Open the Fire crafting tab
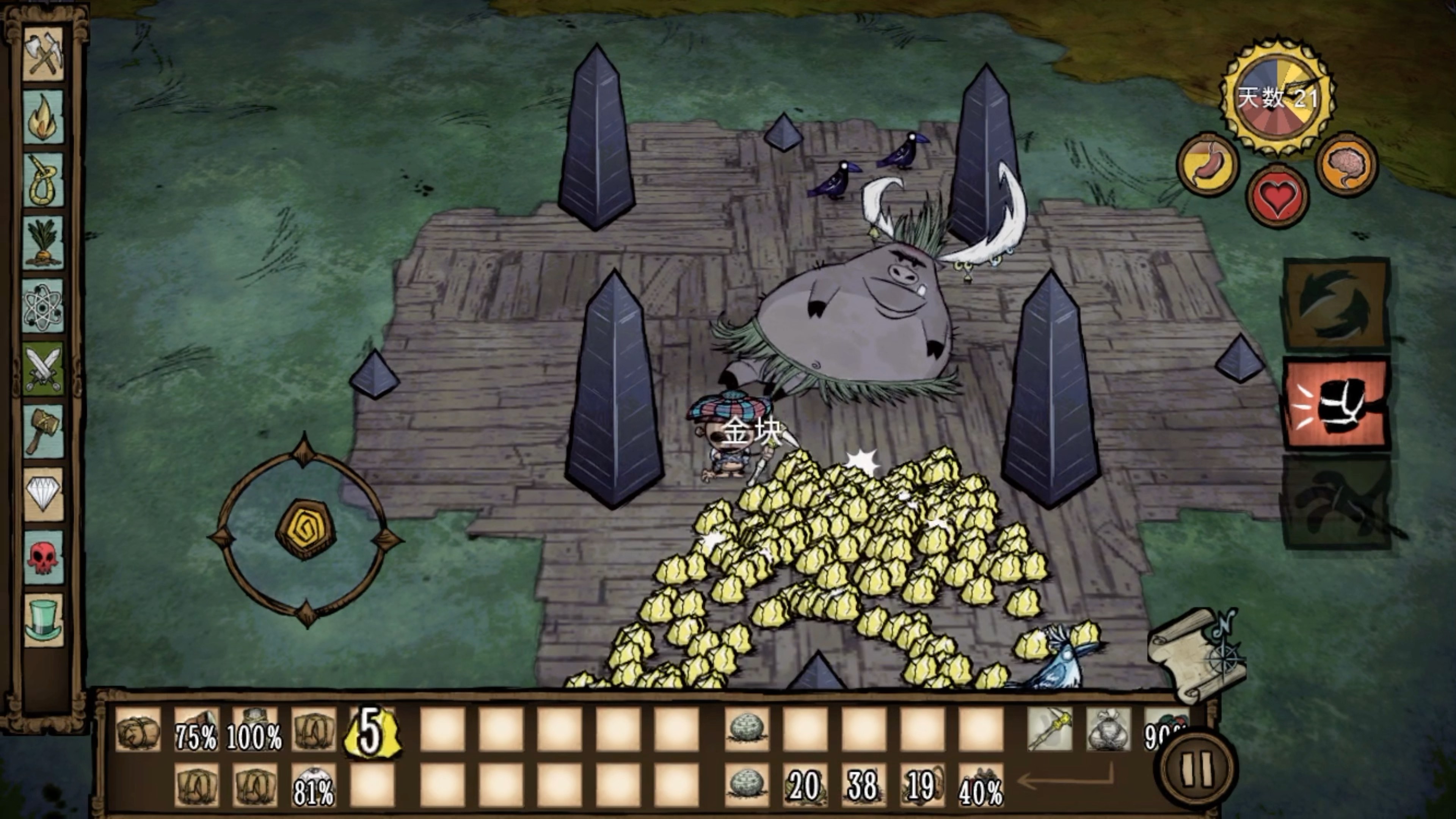Image resolution: width=1456 pixels, height=819 pixels. pos(43,117)
